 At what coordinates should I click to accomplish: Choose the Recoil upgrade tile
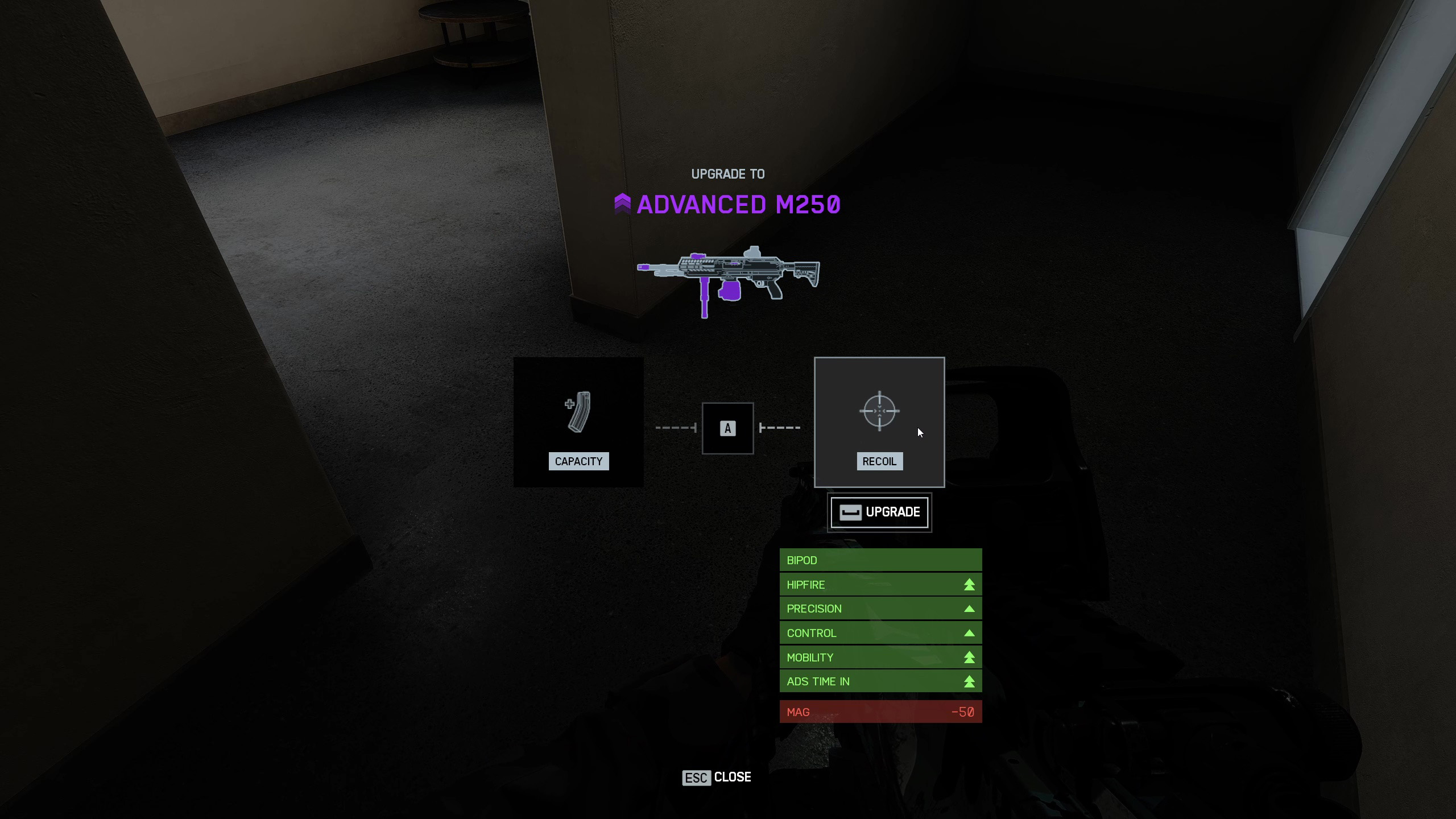tap(879, 422)
